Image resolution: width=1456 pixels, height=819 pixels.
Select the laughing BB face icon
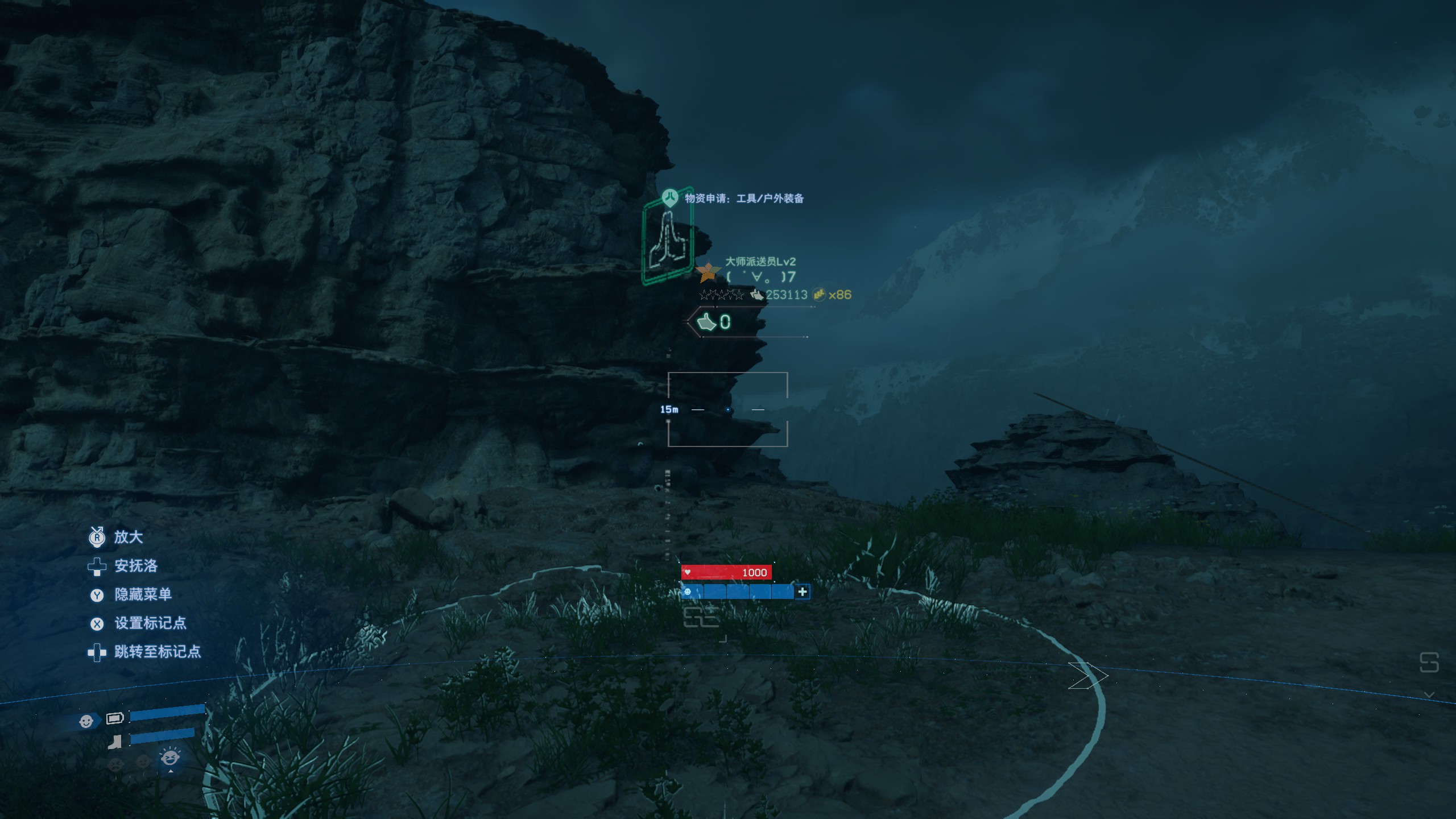click(x=170, y=758)
